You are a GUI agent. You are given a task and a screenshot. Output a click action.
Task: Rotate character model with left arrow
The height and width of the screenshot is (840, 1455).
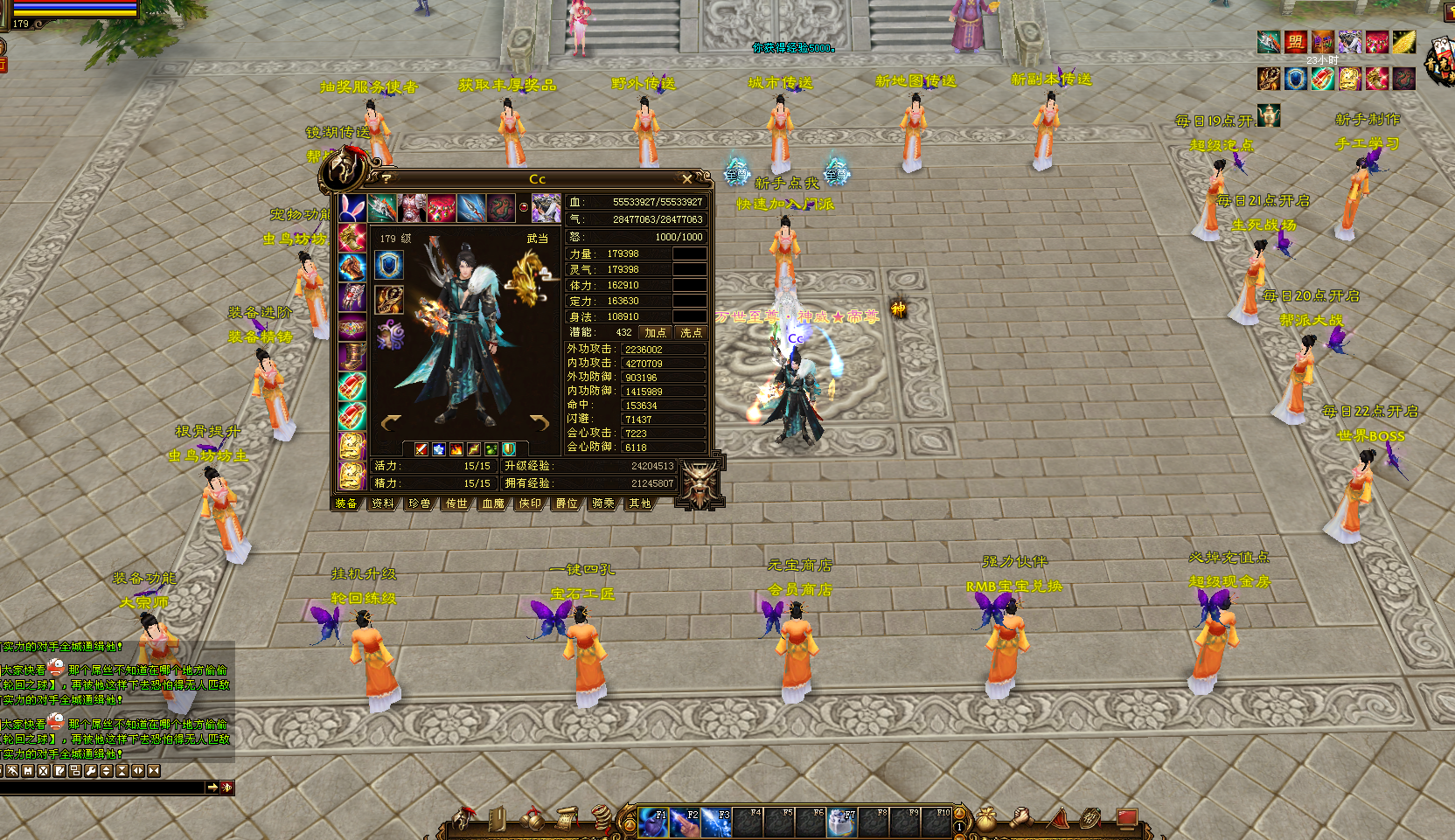[391, 423]
